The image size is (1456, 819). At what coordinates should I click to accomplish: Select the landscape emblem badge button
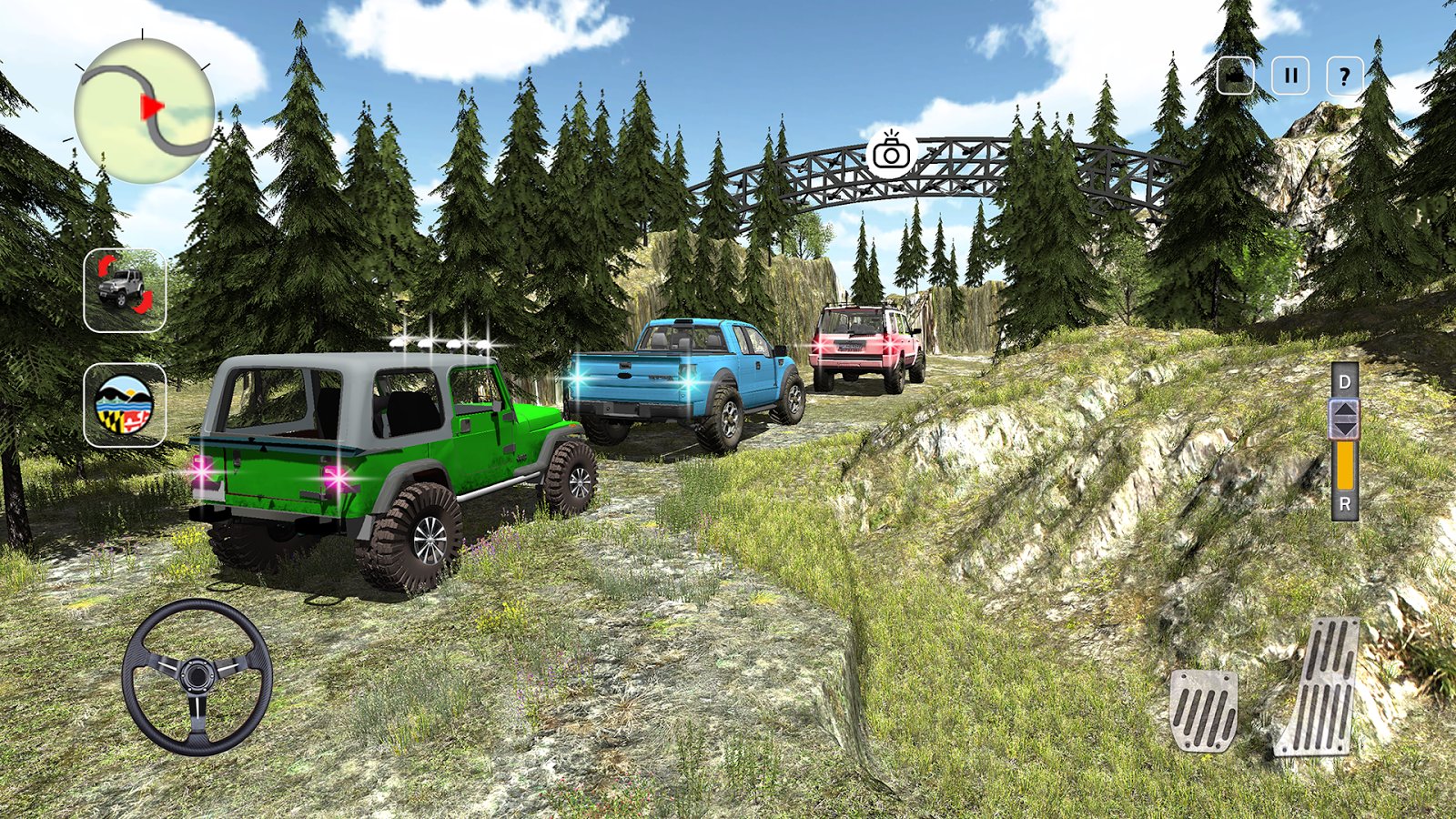click(x=125, y=405)
